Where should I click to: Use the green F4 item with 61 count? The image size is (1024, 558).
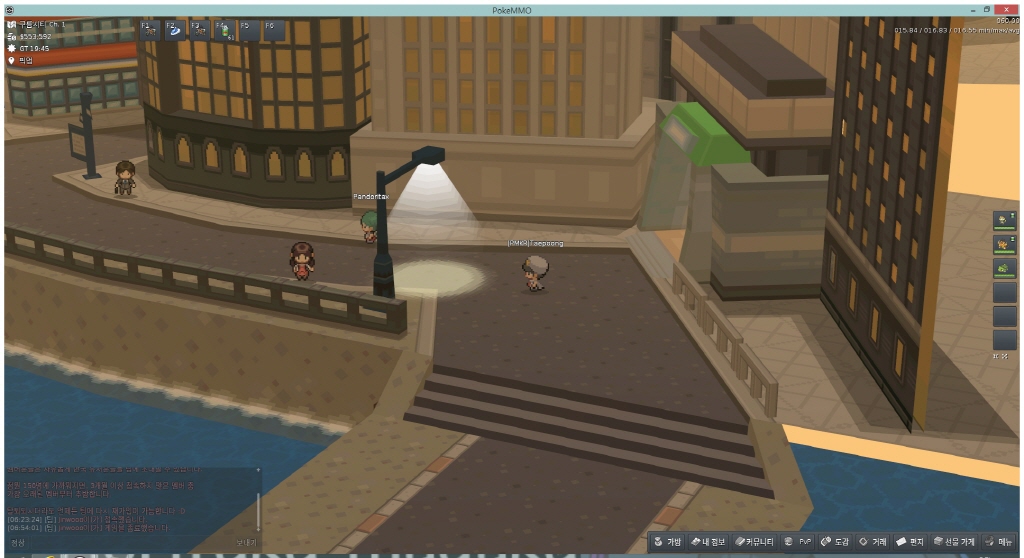click(224, 30)
